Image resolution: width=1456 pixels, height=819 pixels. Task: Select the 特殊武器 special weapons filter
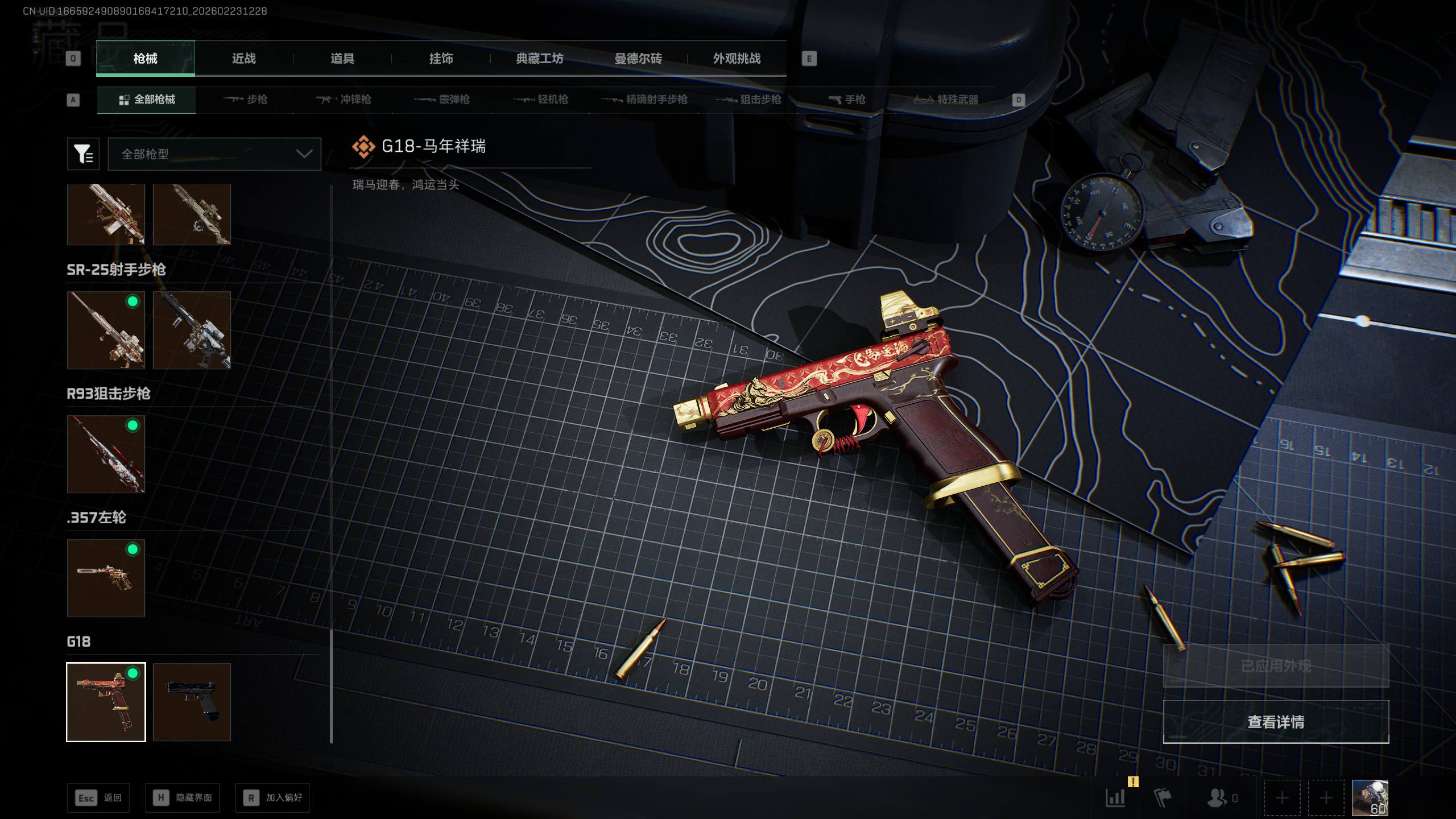point(946,100)
